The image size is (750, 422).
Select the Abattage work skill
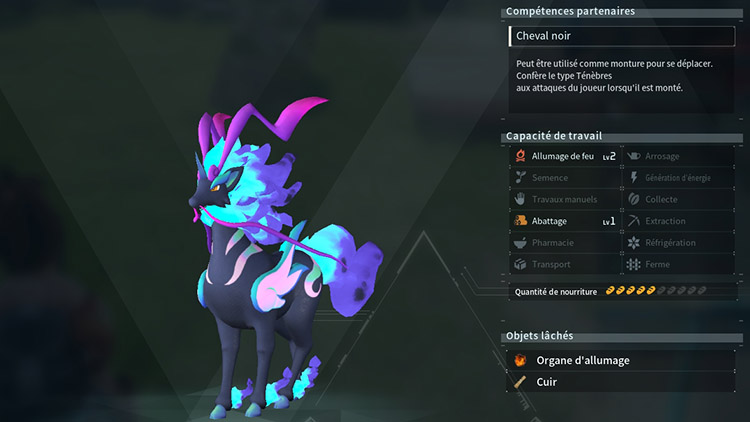tap(565, 221)
